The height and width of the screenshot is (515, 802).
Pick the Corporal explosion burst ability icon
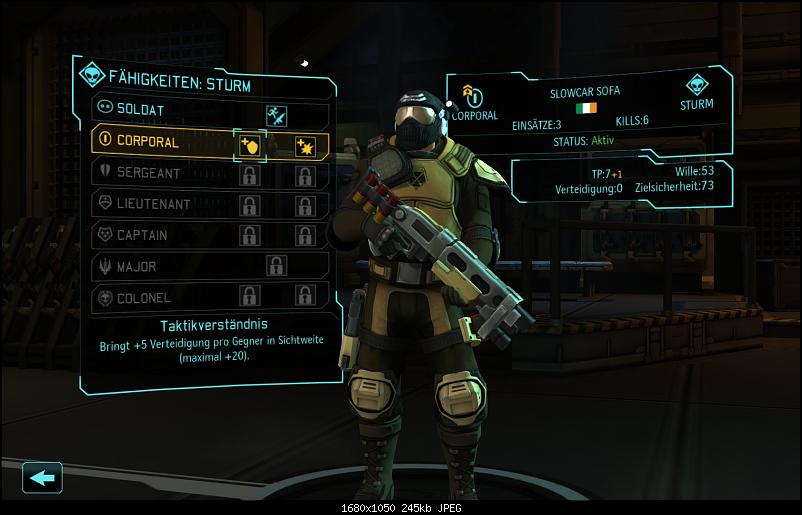click(305, 146)
